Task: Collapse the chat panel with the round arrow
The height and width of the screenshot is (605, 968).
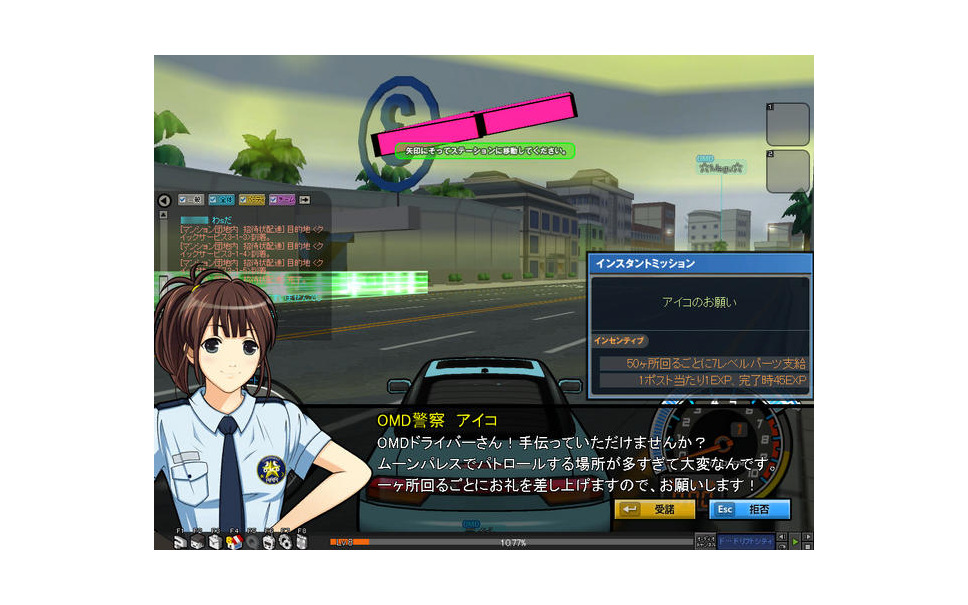Action: pyautogui.click(x=164, y=200)
